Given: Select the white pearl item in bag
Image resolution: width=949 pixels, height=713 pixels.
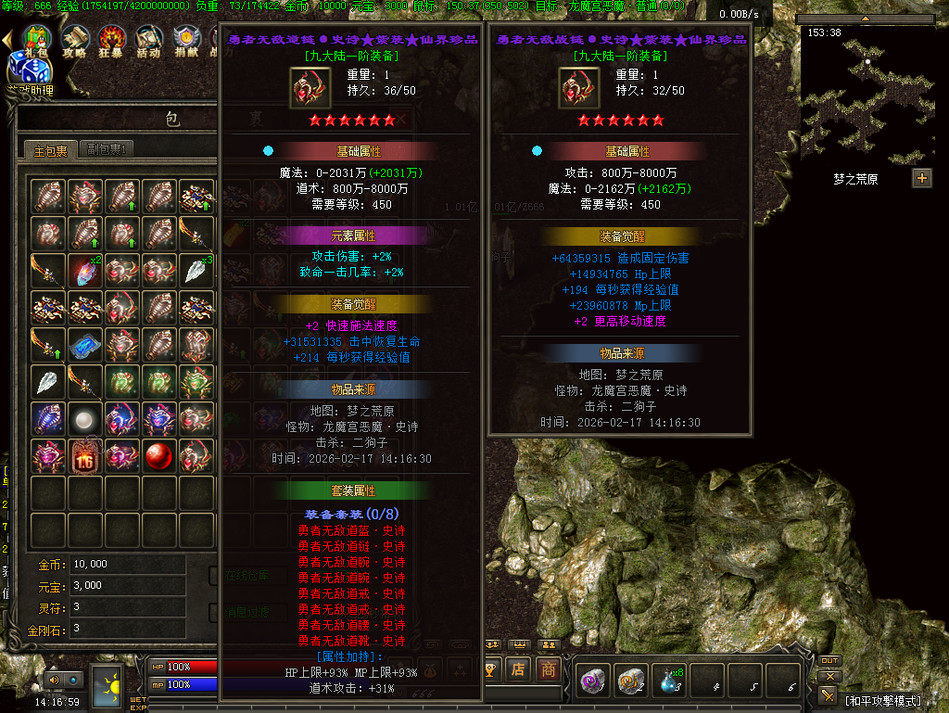Looking at the screenshot, I should (85, 419).
